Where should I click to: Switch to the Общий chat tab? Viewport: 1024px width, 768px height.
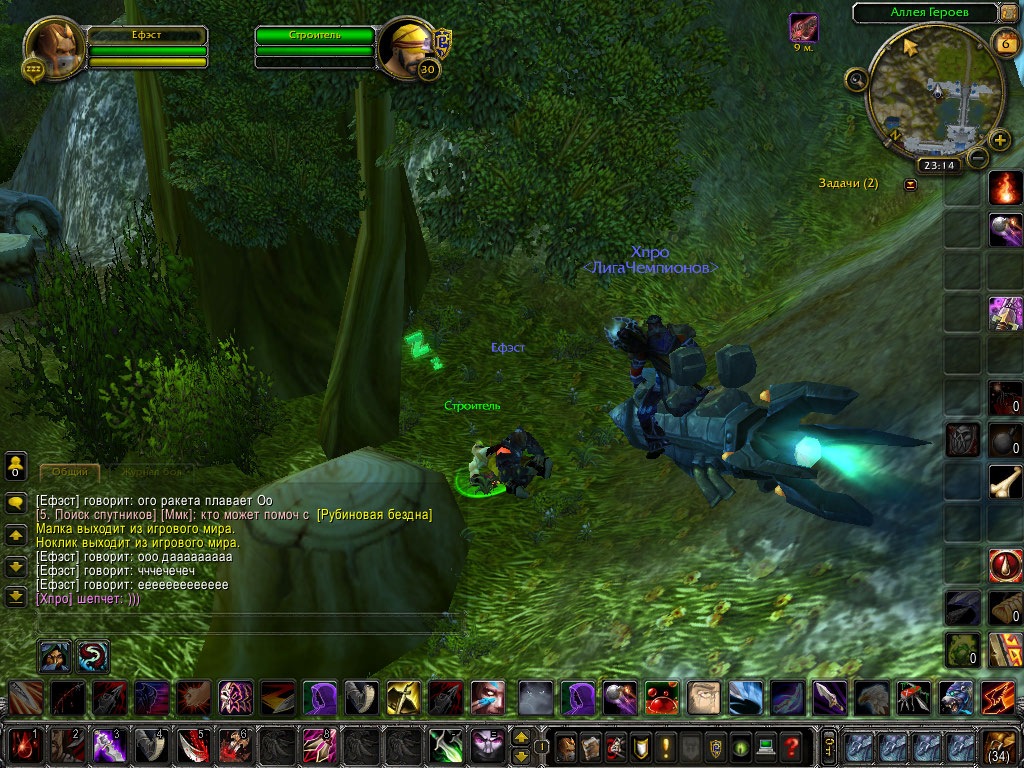[x=70, y=471]
